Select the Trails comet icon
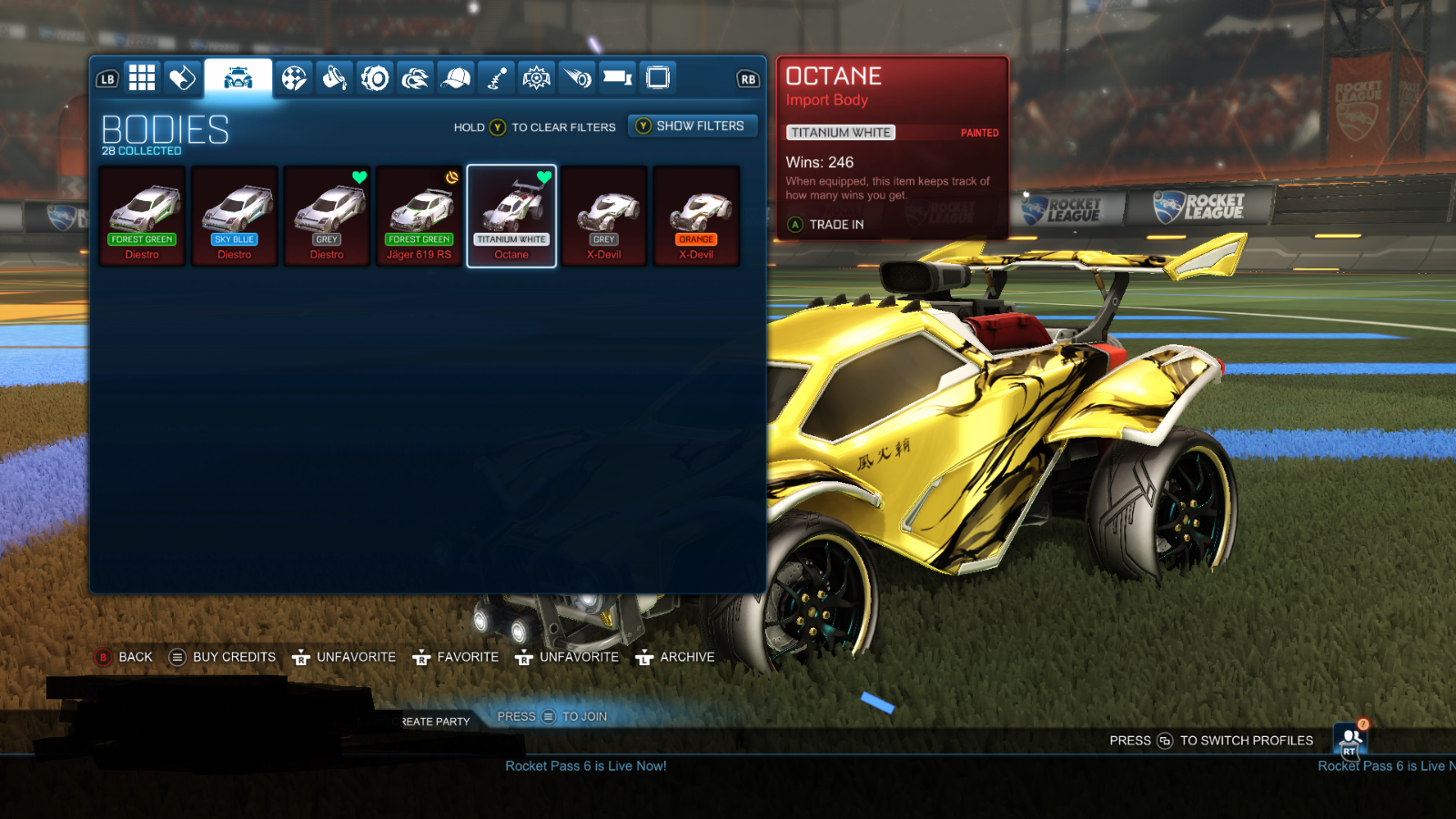 click(x=577, y=78)
